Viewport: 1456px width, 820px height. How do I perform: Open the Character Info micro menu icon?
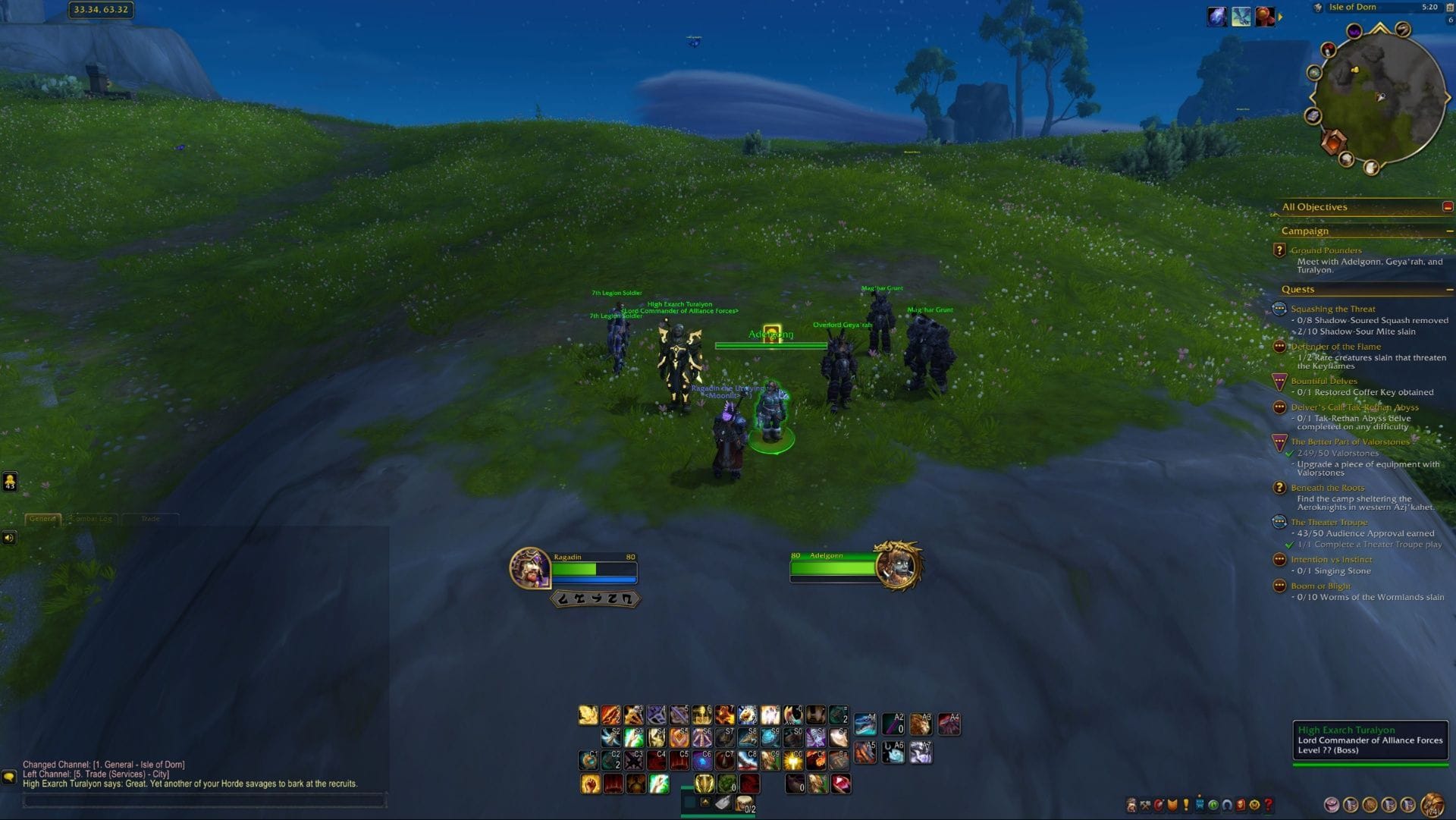(x=1131, y=805)
